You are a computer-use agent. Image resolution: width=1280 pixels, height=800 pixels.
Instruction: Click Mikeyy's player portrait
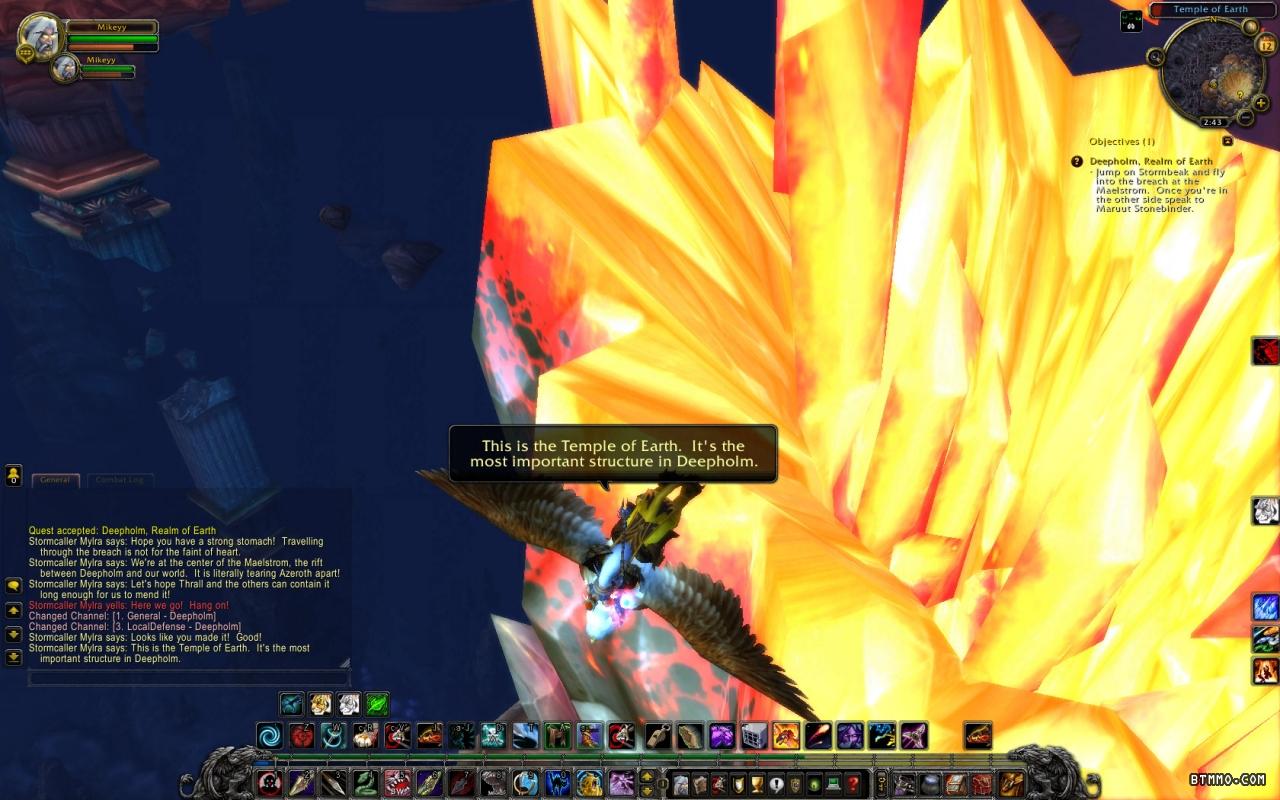(x=41, y=39)
